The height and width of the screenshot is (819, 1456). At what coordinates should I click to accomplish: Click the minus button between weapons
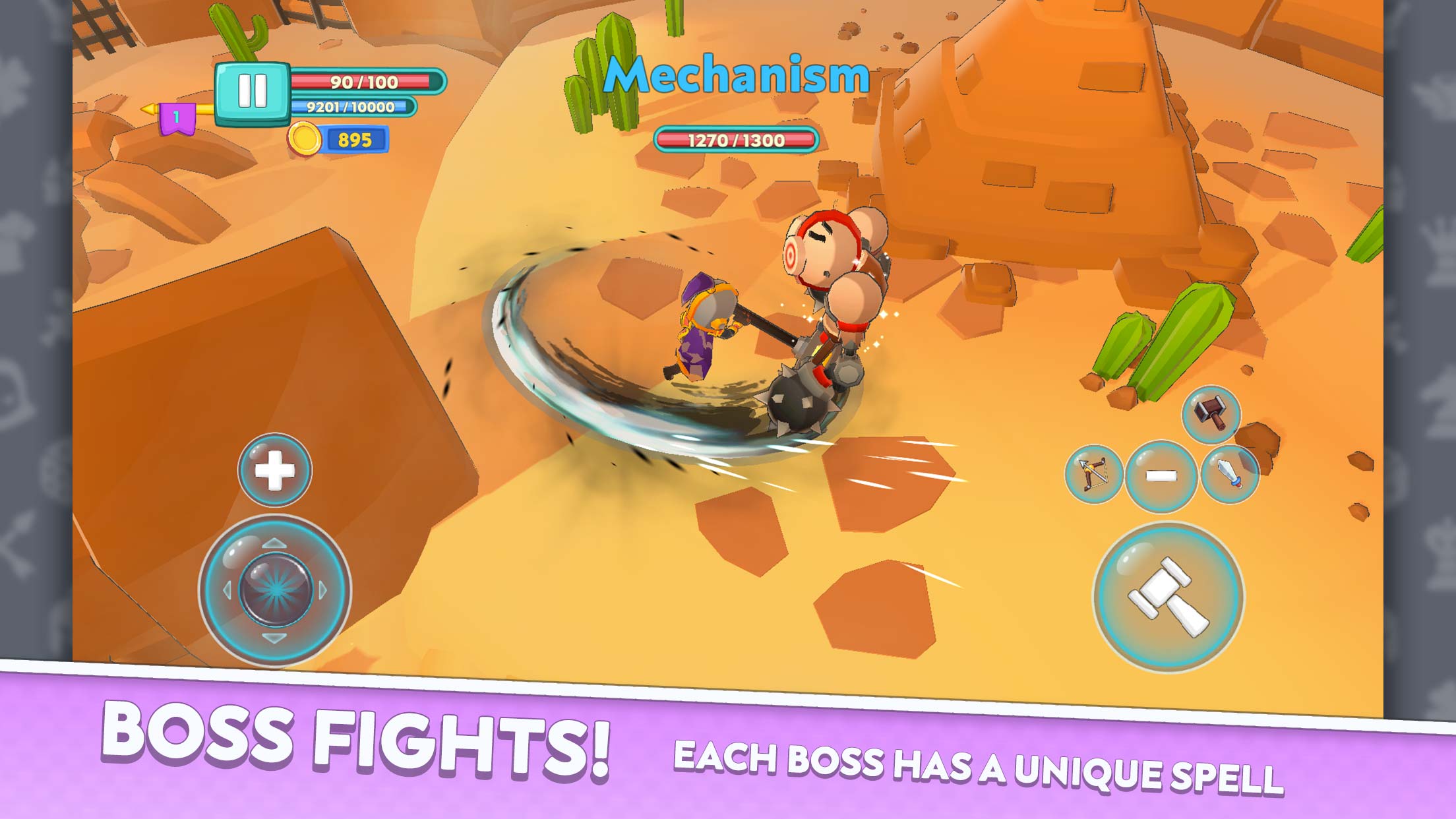pyautogui.click(x=1161, y=475)
